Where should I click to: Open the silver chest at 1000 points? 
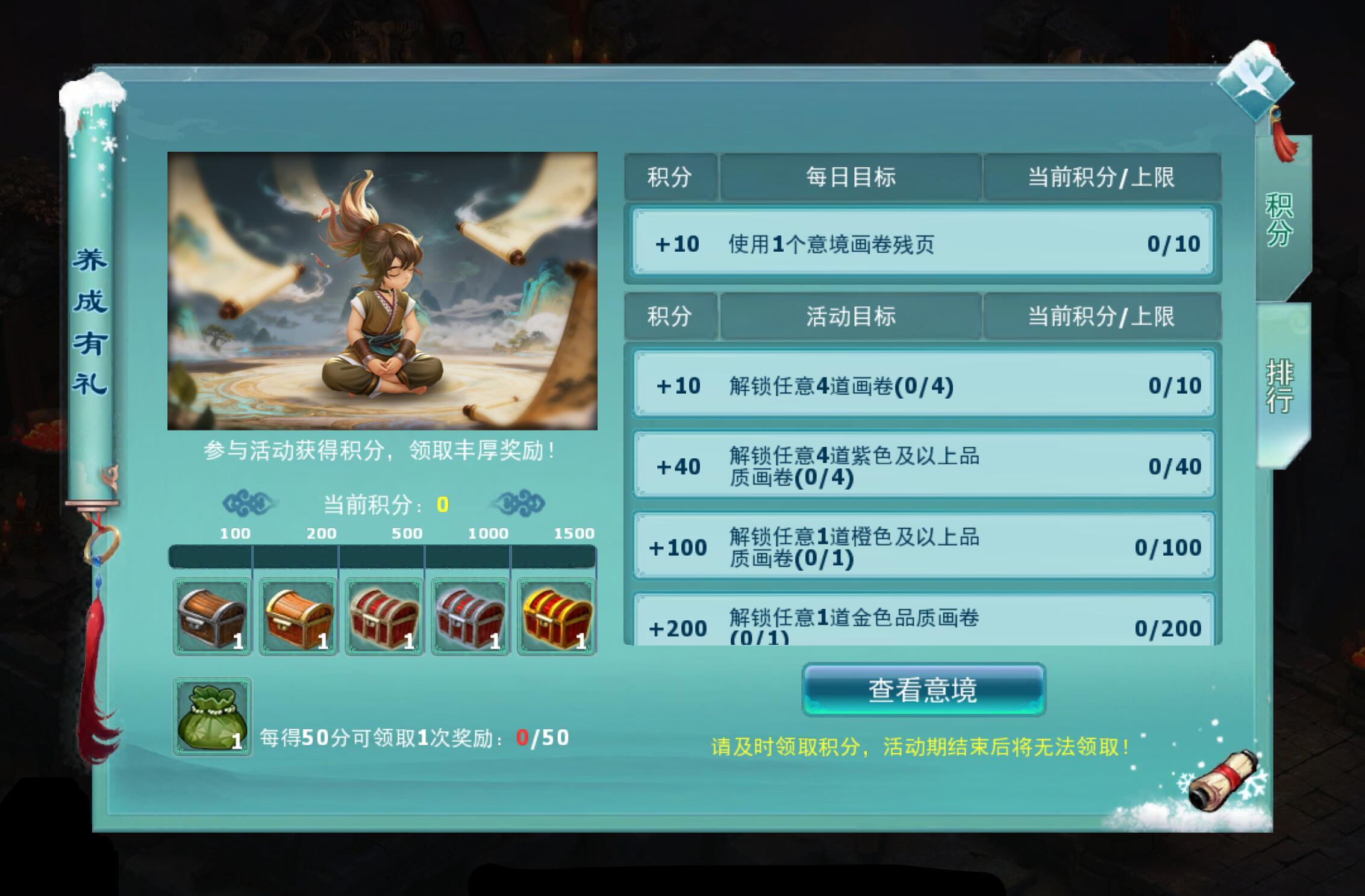tap(470, 617)
